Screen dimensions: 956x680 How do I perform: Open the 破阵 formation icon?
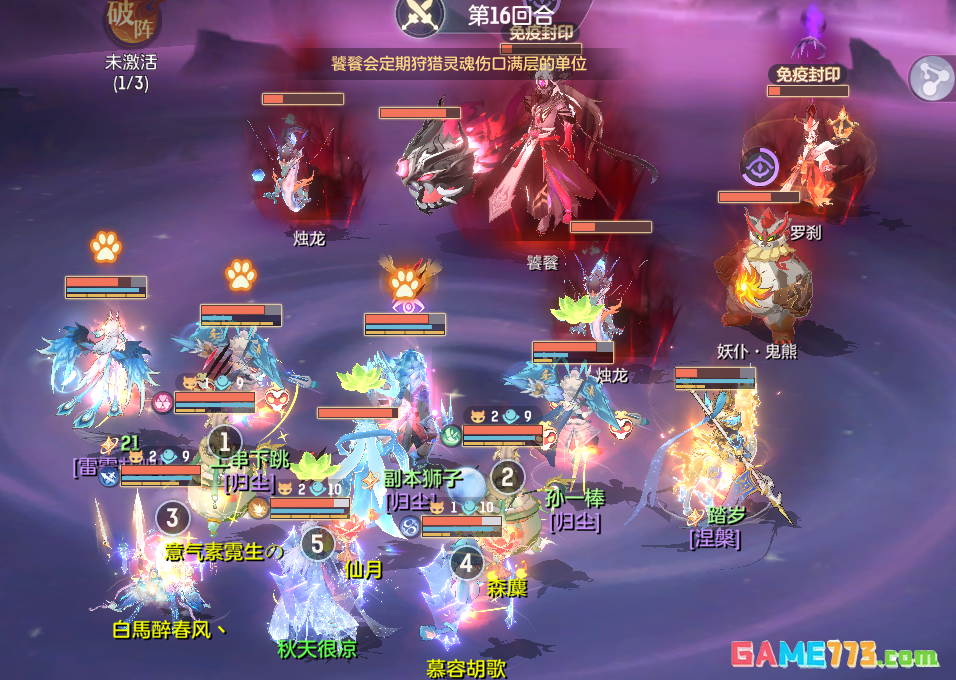click(131, 22)
